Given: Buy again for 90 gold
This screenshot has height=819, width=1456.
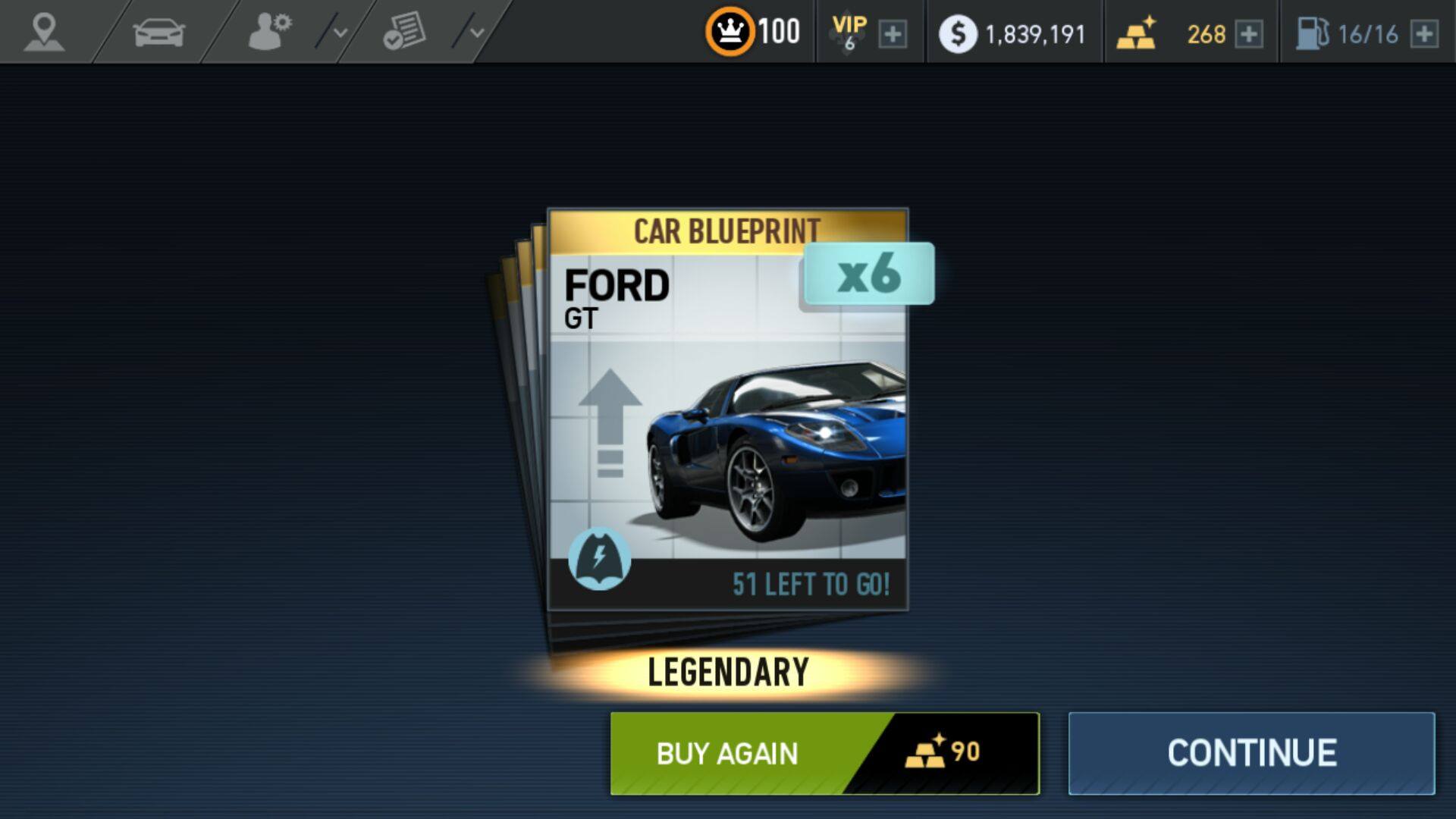Looking at the screenshot, I should coord(824,753).
